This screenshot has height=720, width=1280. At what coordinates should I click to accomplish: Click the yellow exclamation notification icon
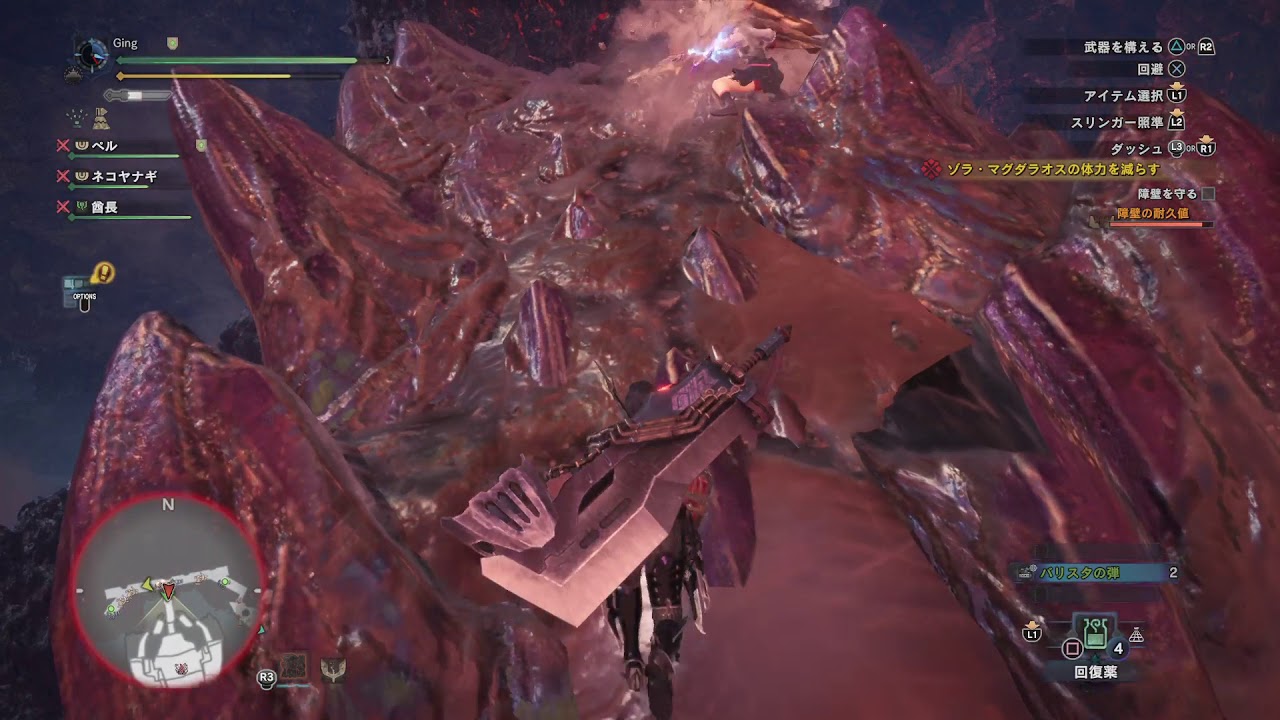[102, 271]
